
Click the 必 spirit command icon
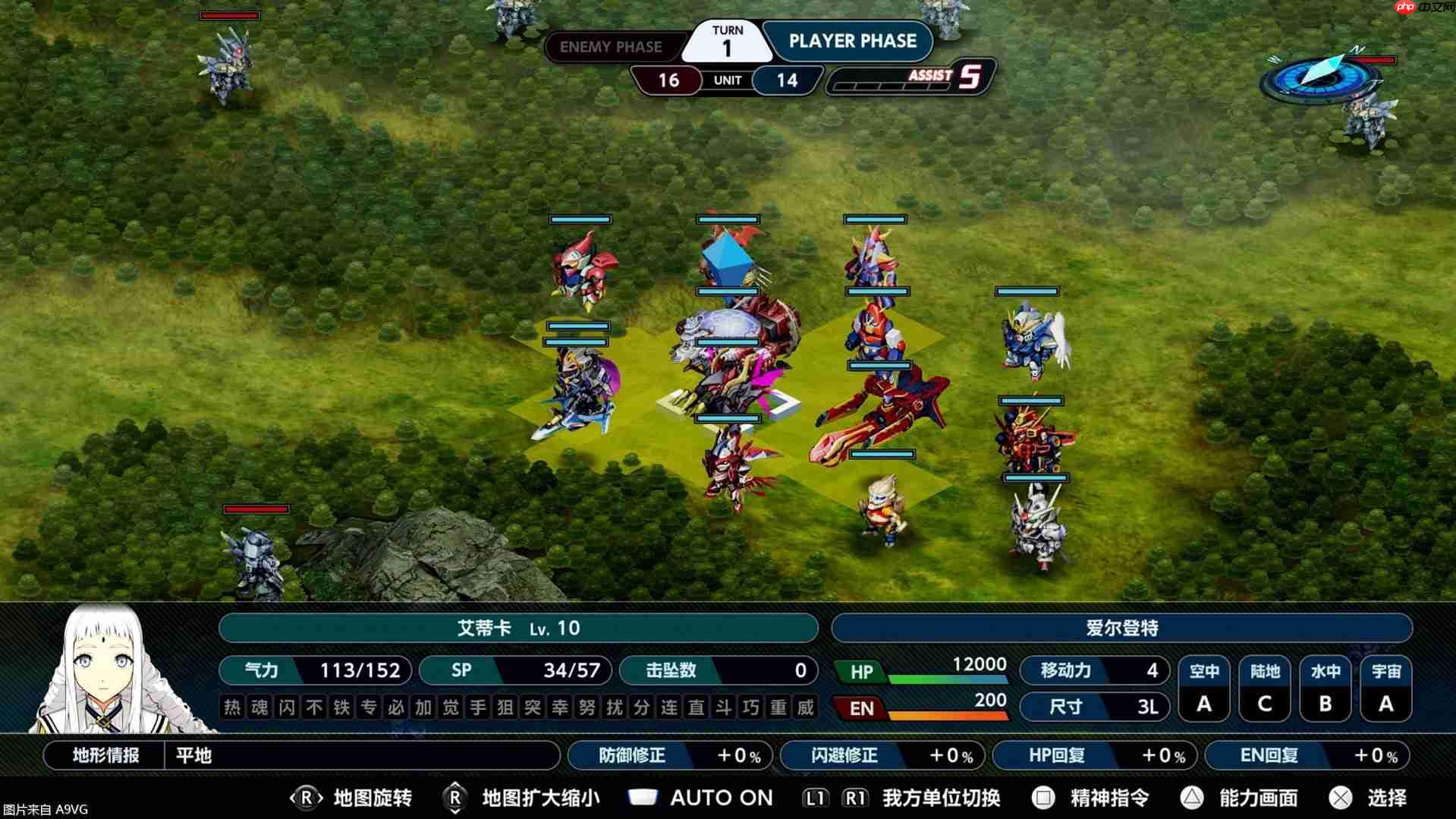(398, 707)
